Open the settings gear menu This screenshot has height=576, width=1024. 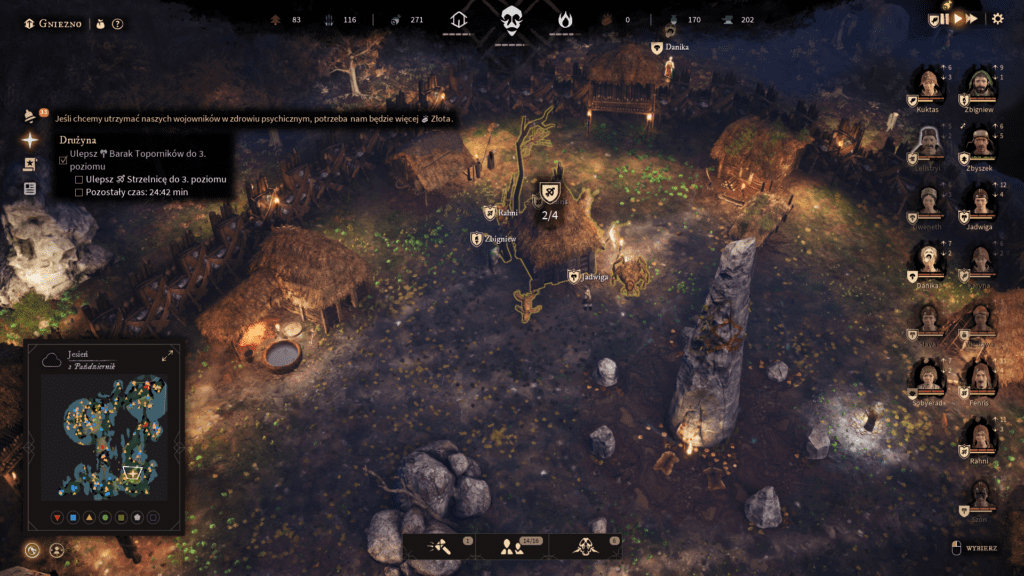tap(997, 19)
